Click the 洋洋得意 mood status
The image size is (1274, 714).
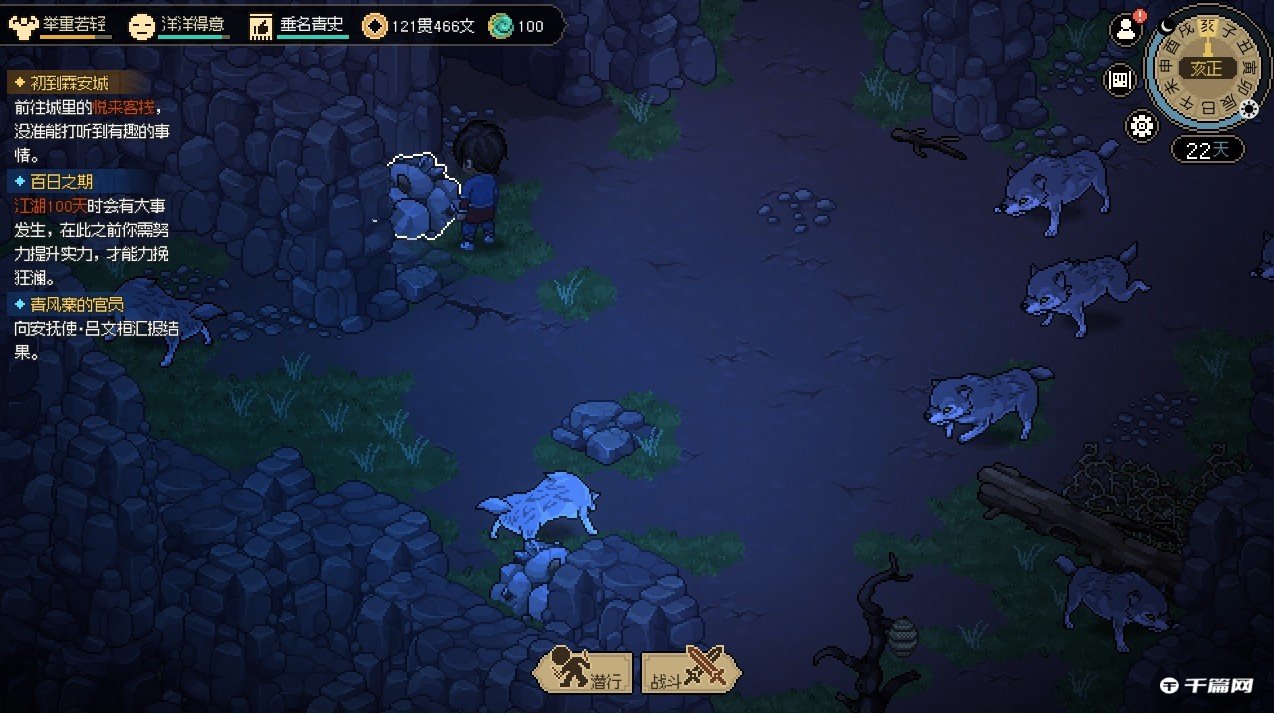(x=181, y=25)
